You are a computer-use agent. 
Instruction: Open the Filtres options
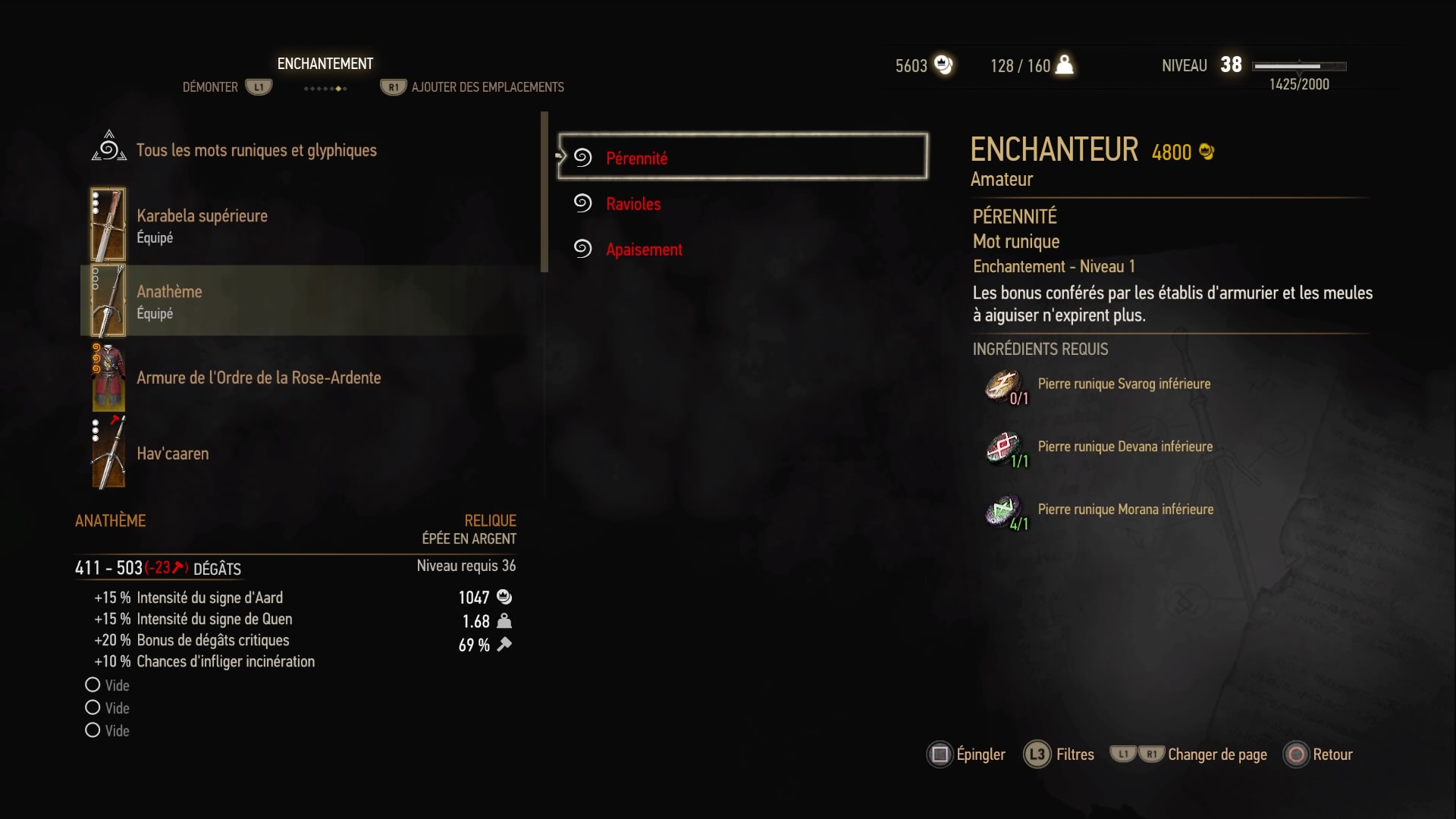pyautogui.click(x=1059, y=755)
